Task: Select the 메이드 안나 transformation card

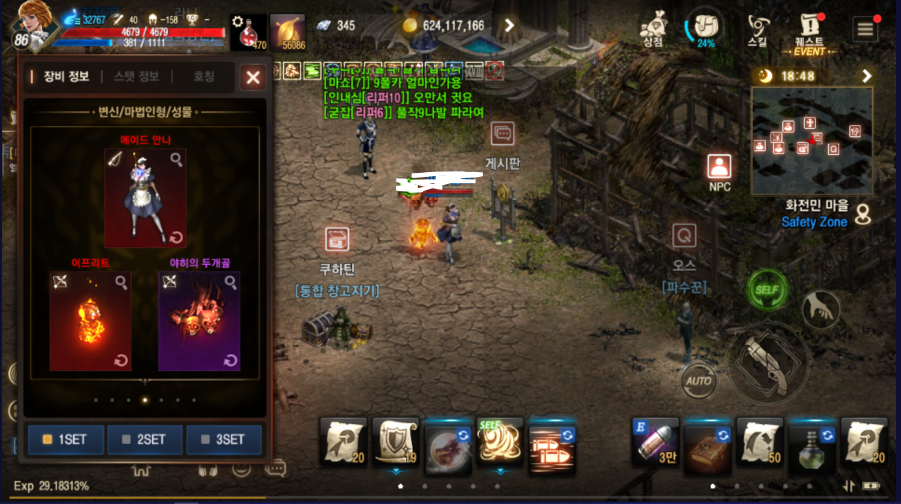Action: pyautogui.click(x=145, y=197)
